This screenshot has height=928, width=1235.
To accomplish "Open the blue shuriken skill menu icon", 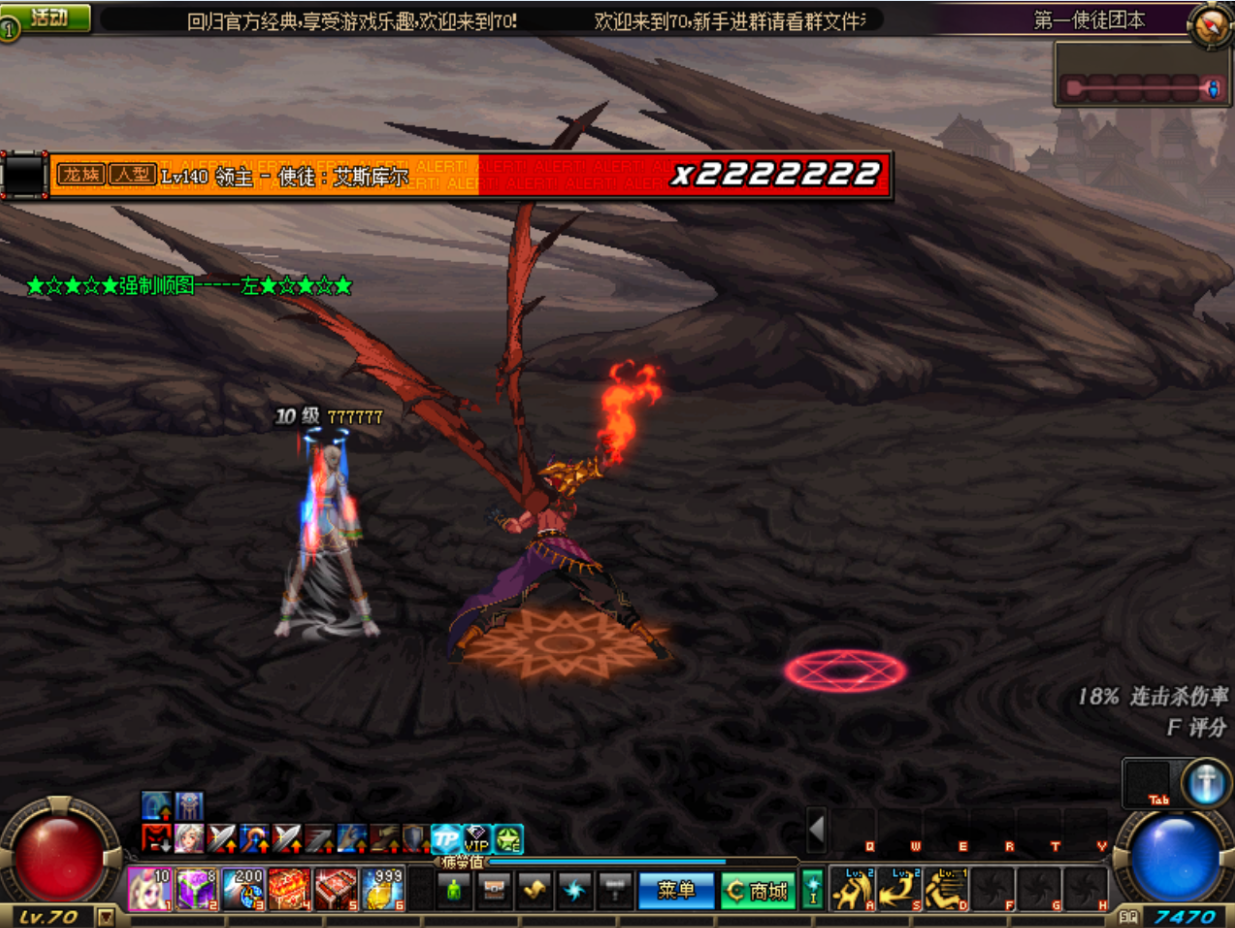I will pyautogui.click(x=575, y=889).
